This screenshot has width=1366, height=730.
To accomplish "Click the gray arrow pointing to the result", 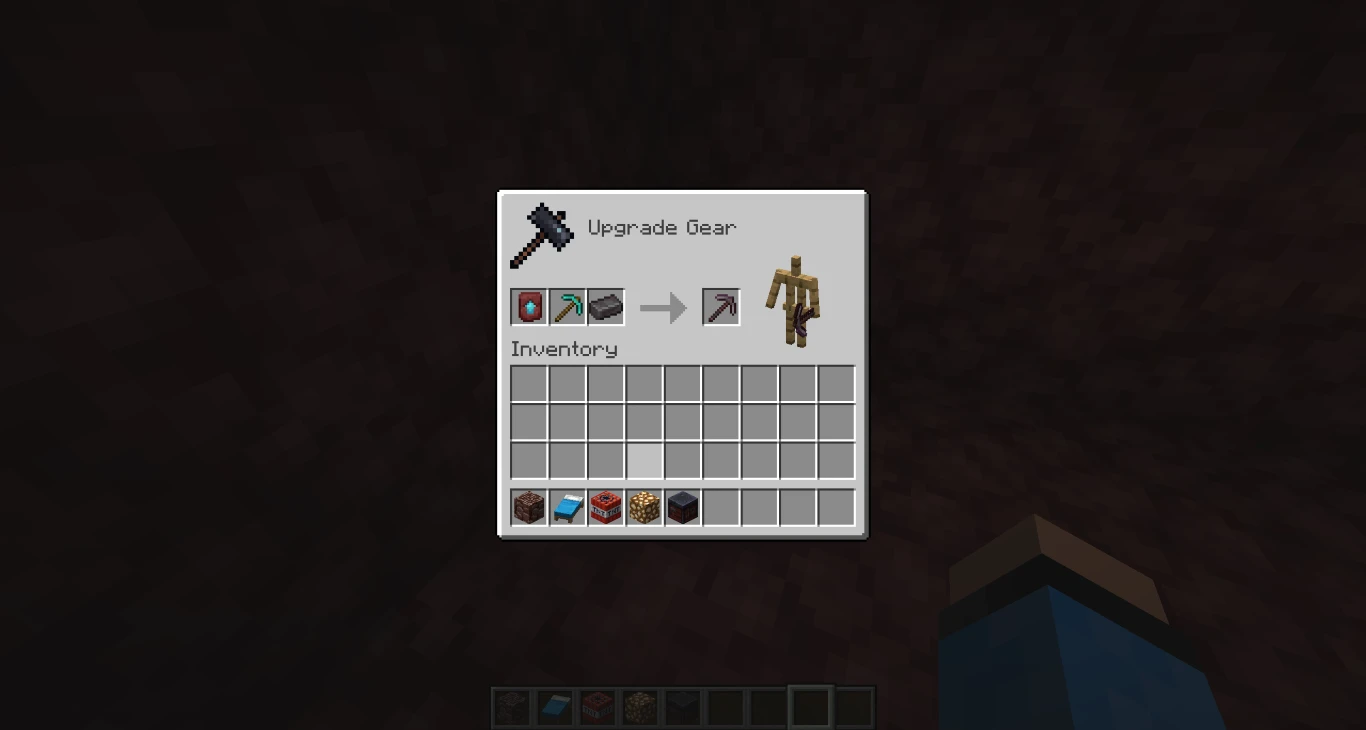I will click(661, 307).
